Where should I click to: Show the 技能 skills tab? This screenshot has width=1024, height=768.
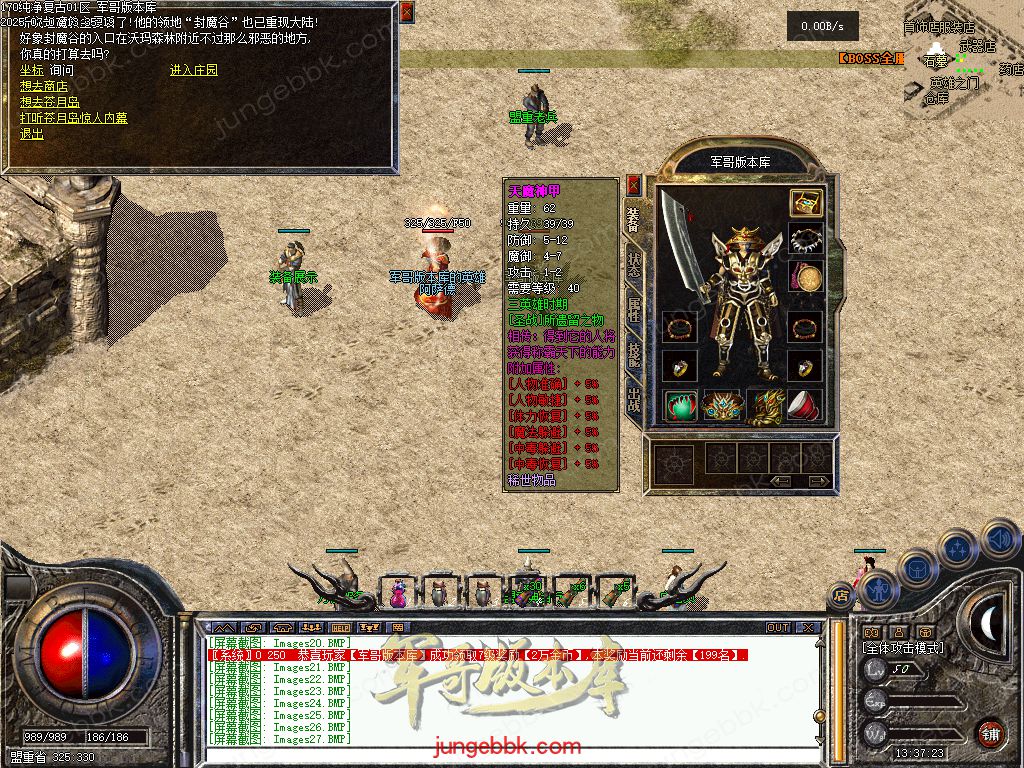coord(633,354)
